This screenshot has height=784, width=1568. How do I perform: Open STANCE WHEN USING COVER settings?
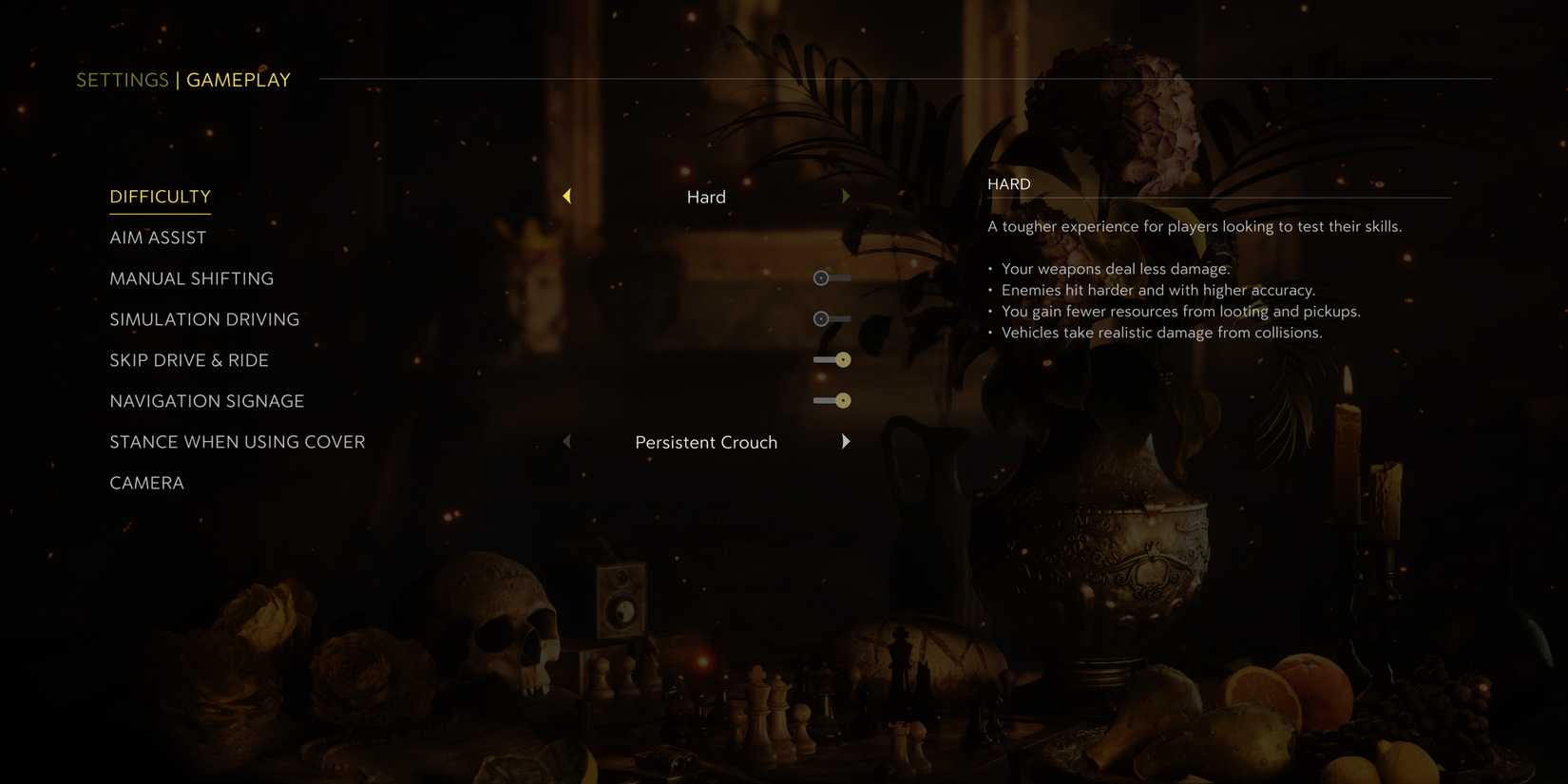[x=237, y=442]
